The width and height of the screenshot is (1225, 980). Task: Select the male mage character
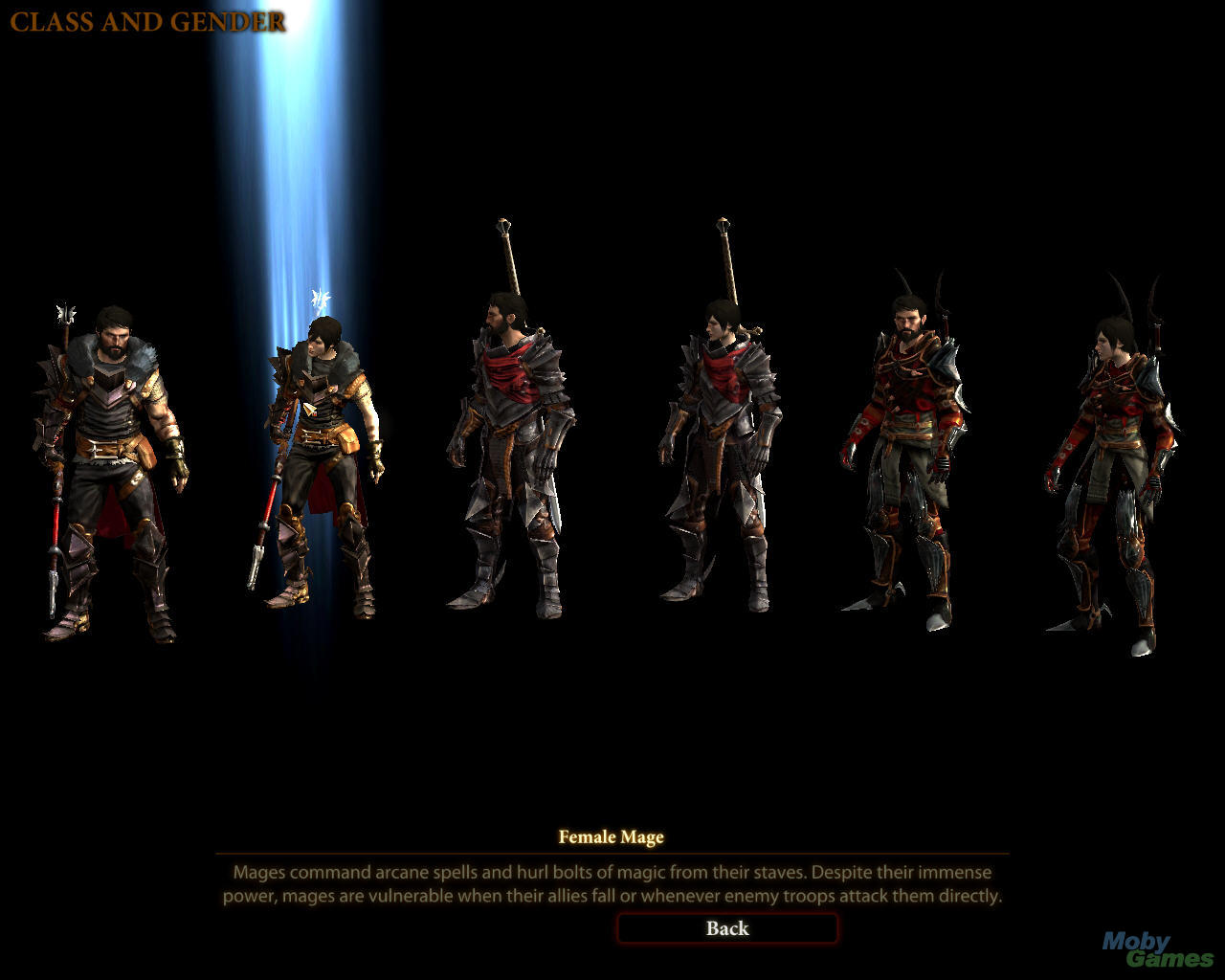[x=113, y=469]
